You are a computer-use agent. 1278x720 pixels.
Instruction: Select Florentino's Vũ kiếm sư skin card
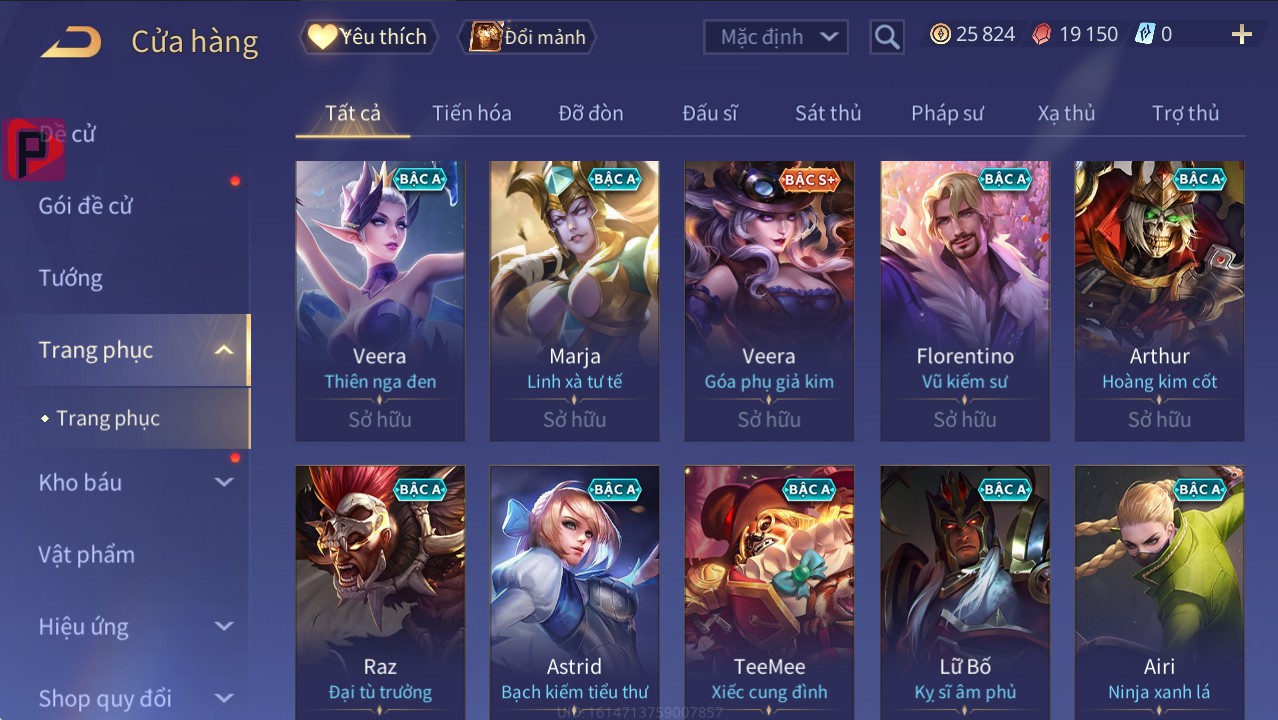(x=965, y=300)
